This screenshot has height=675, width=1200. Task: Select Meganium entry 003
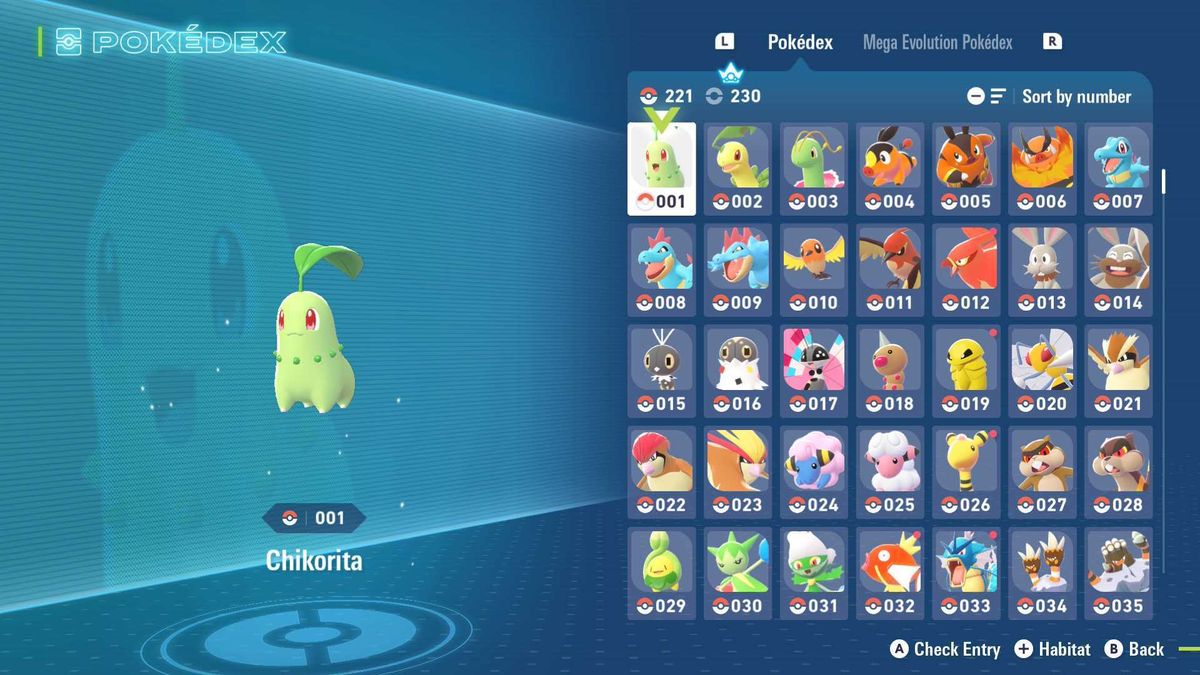(x=814, y=168)
